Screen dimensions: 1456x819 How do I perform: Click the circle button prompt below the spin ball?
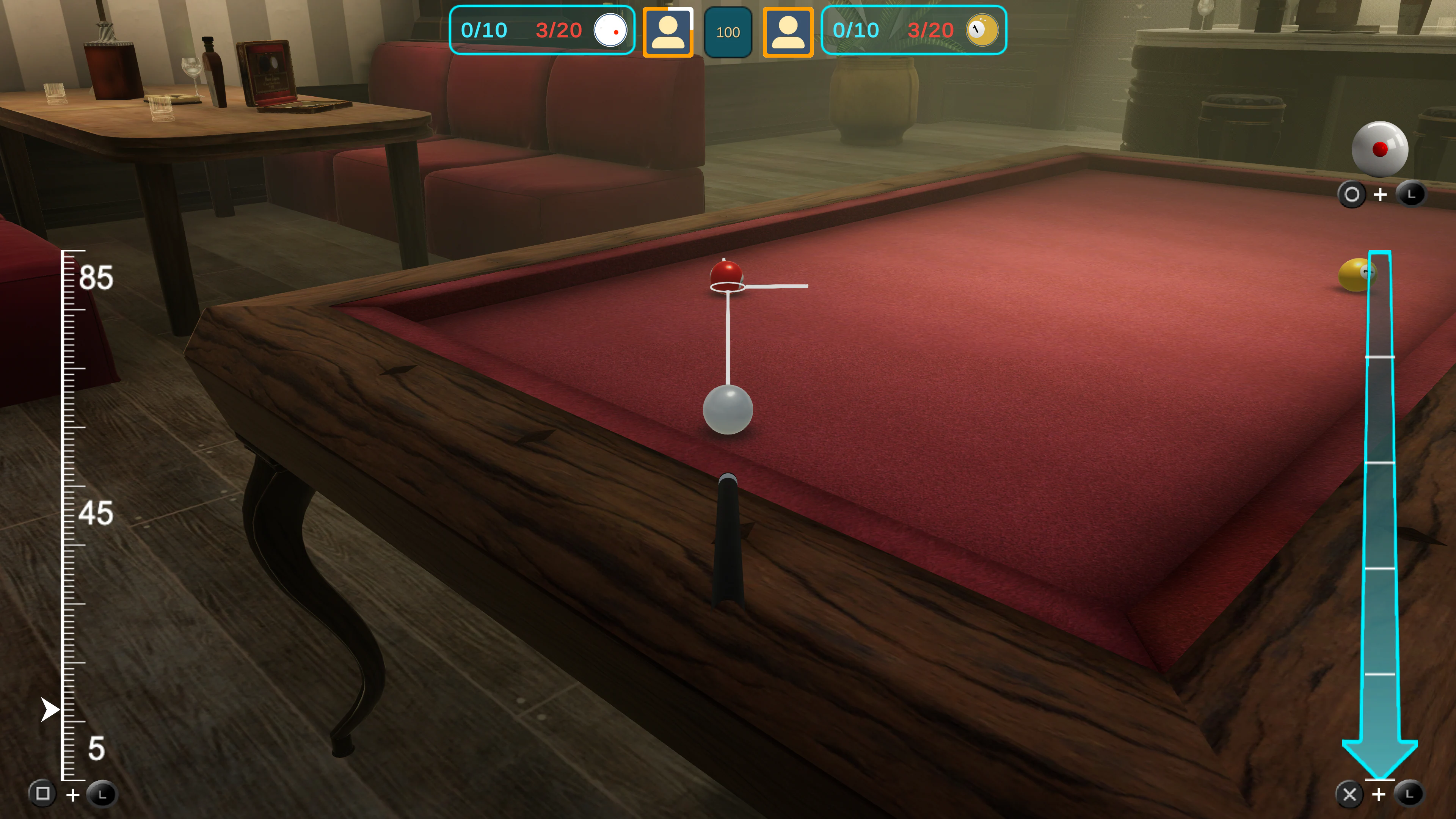click(x=1352, y=194)
